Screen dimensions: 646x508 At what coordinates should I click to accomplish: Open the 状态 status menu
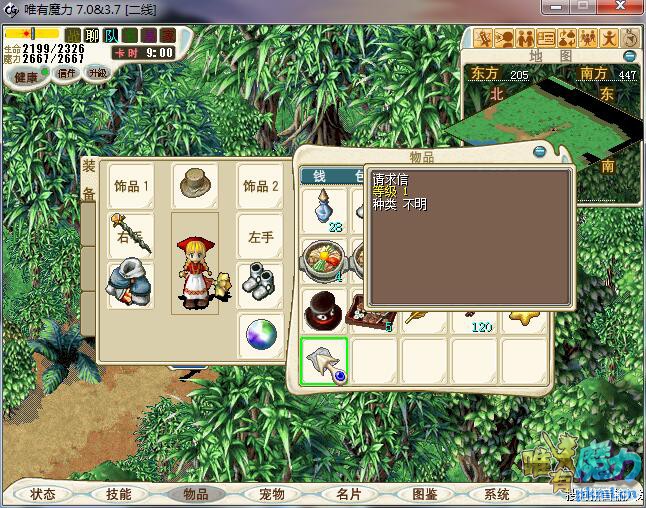[x=43, y=494]
